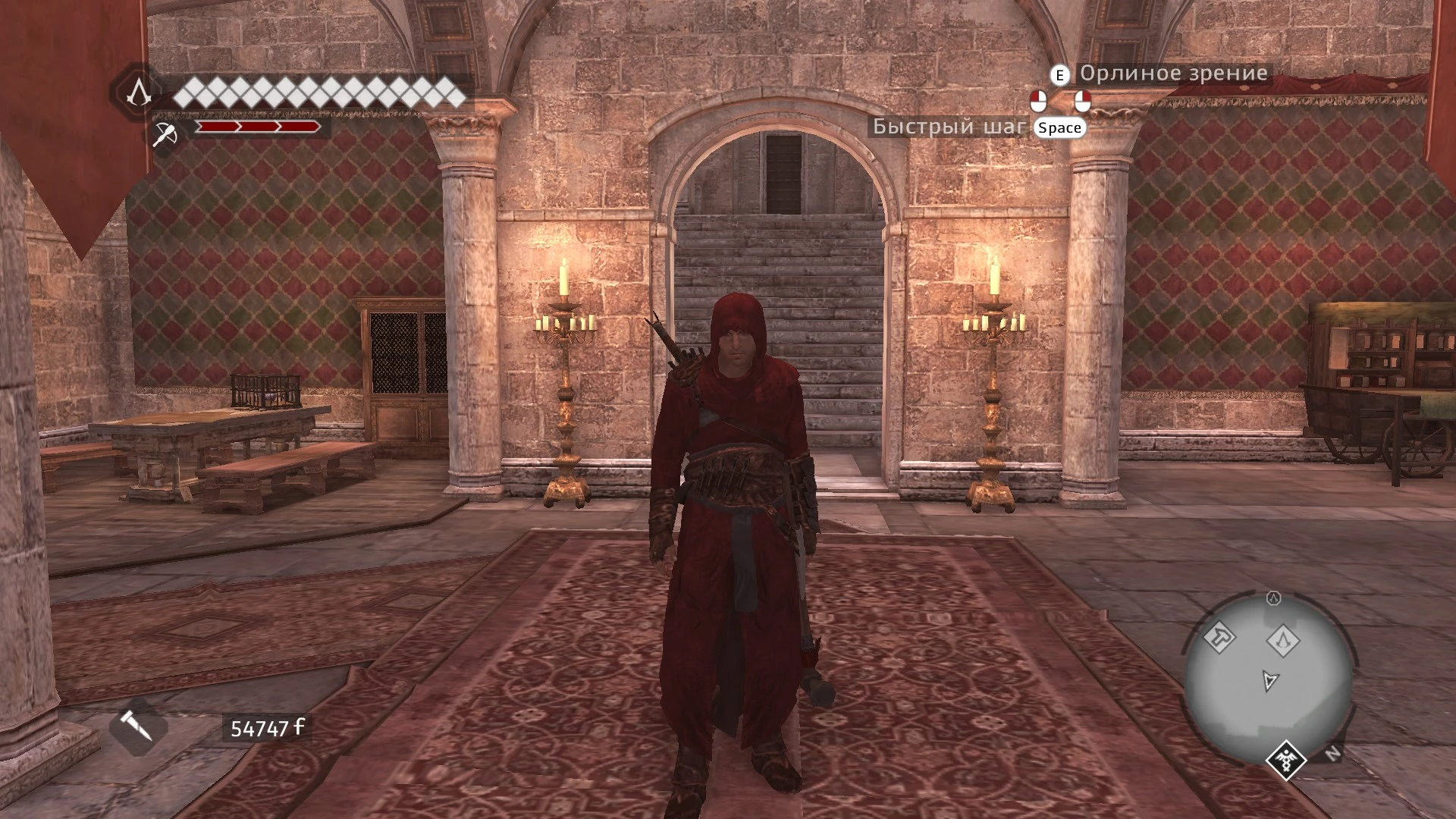The height and width of the screenshot is (819, 1456).
Task: Click the doctor caduceus marker on the minimap
Action: tap(1286, 761)
